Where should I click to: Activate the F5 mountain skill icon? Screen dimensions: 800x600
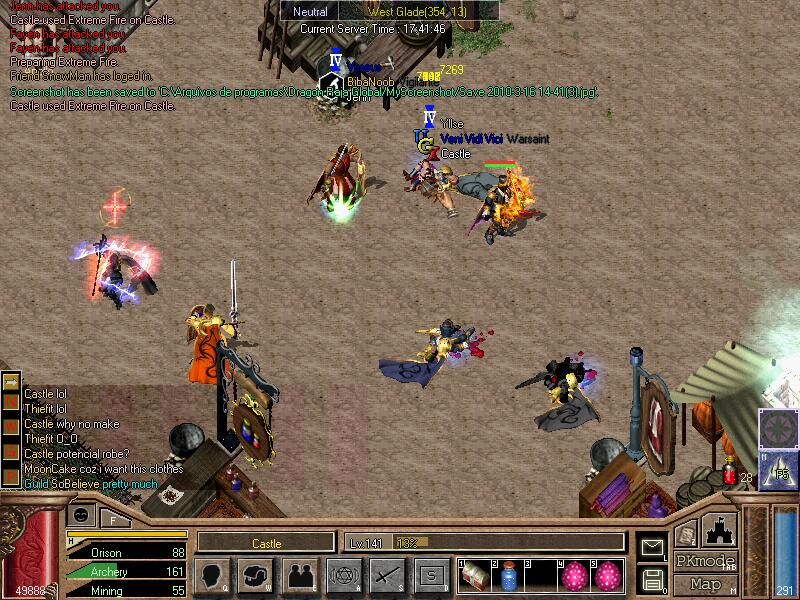(779, 466)
